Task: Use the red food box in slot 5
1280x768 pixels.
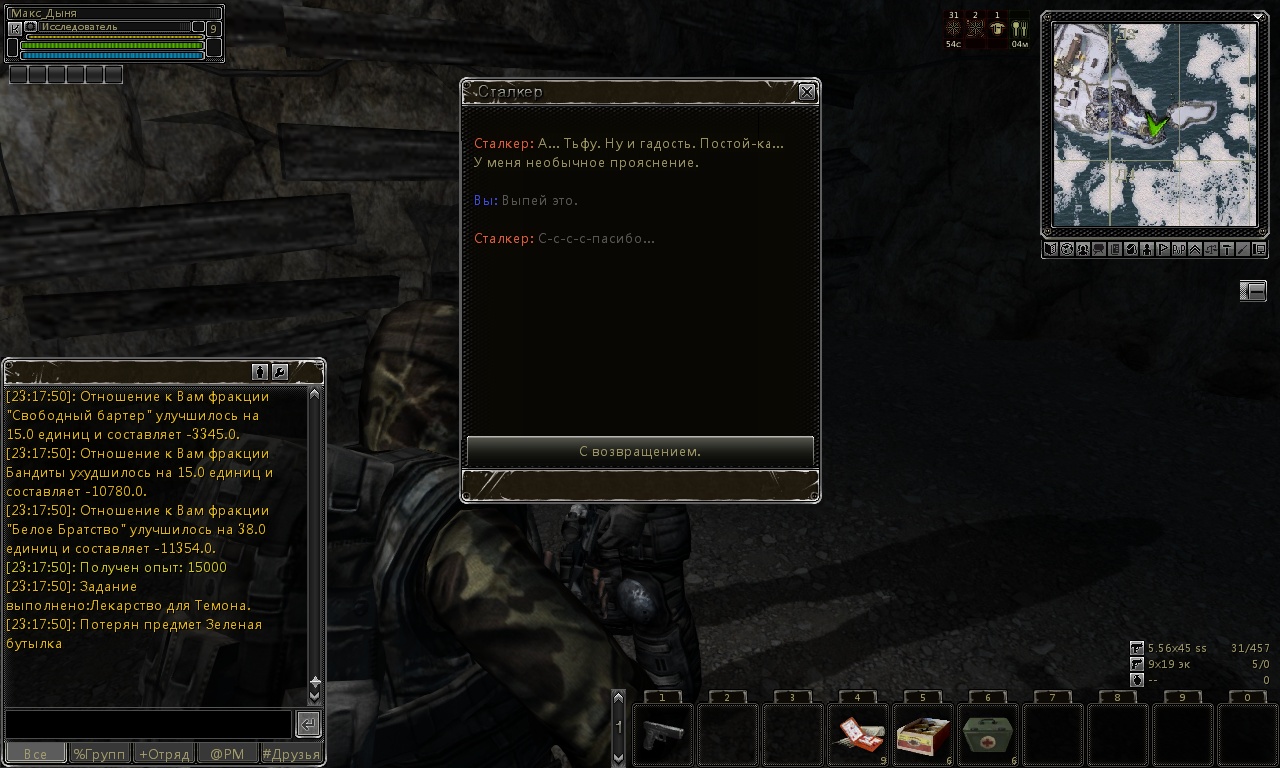Action: pyautogui.click(x=922, y=734)
